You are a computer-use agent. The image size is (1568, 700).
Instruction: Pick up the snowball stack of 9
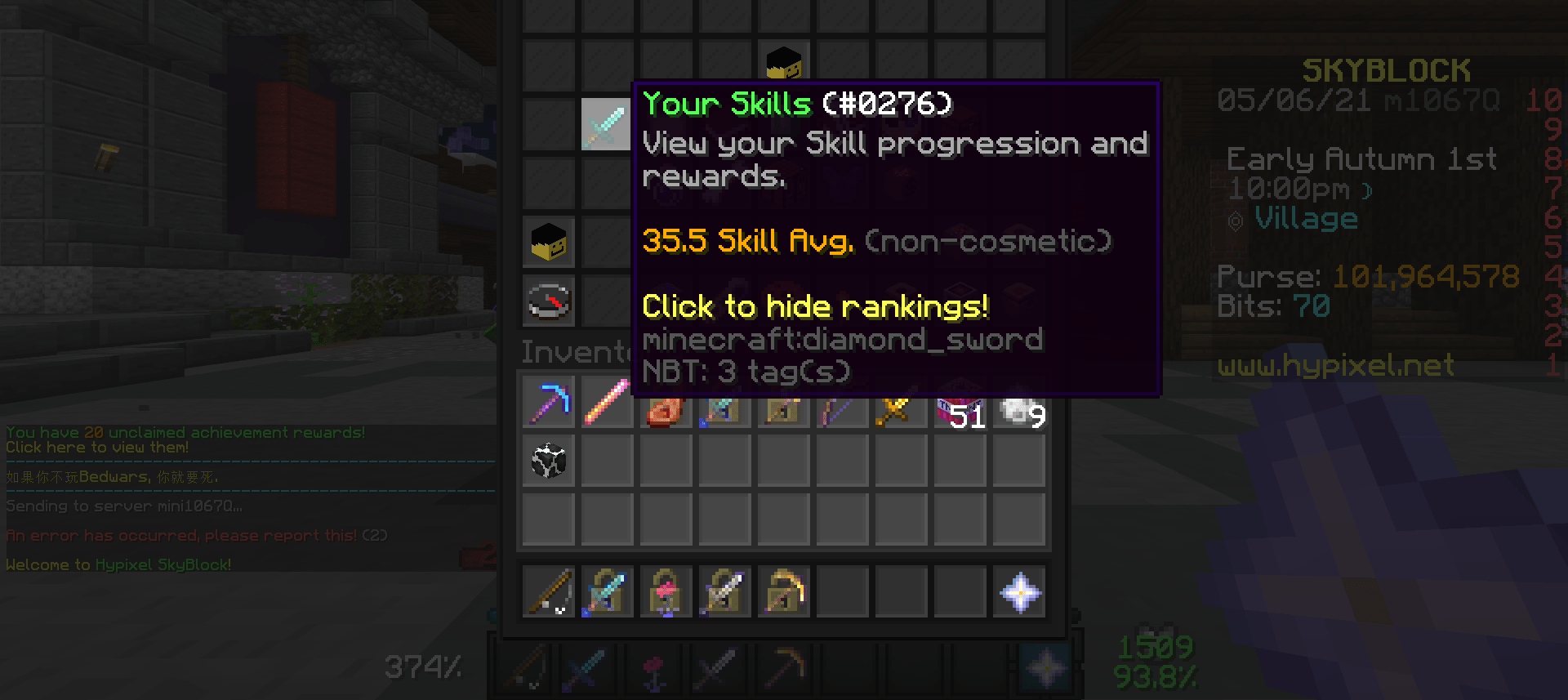pyautogui.click(x=1018, y=401)
